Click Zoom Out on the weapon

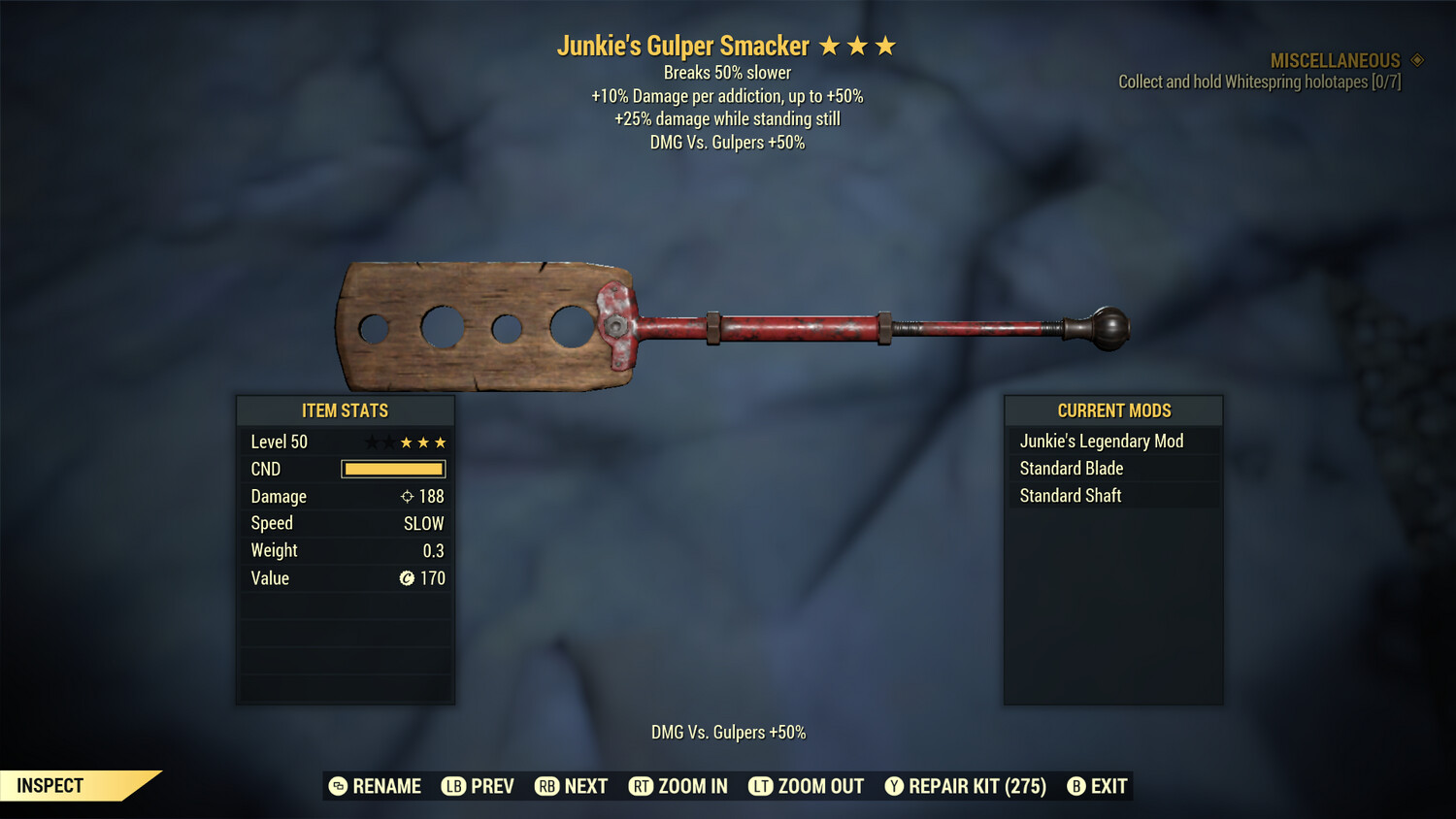pos(806,786)
